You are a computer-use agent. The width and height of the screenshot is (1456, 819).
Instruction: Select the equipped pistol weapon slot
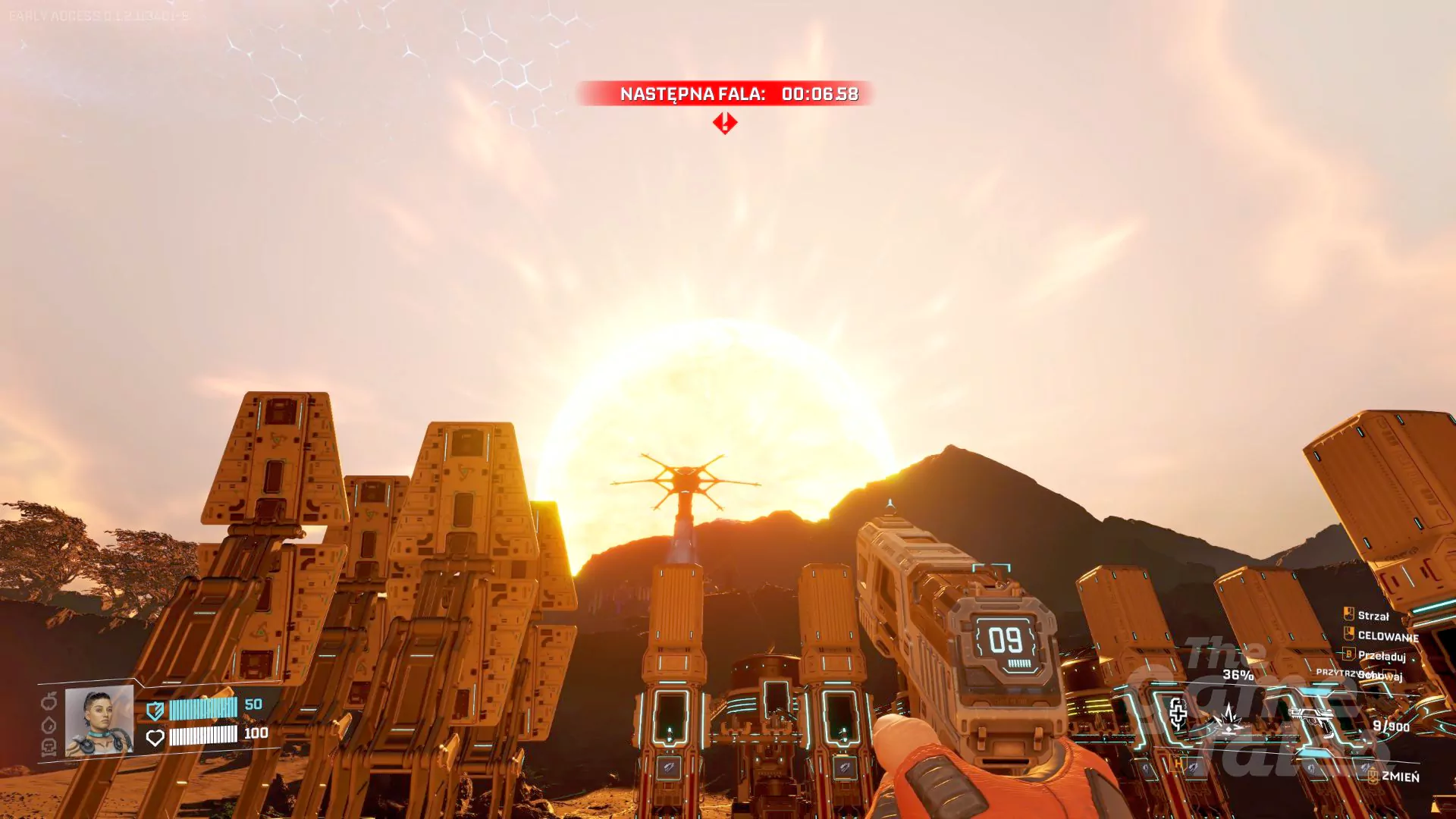click(1313, 721)
